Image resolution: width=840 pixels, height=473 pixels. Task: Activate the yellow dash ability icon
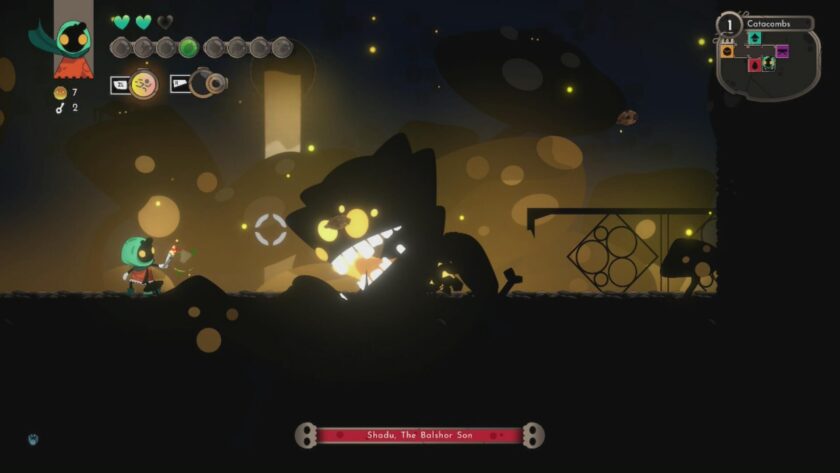[x=144, y=84]
